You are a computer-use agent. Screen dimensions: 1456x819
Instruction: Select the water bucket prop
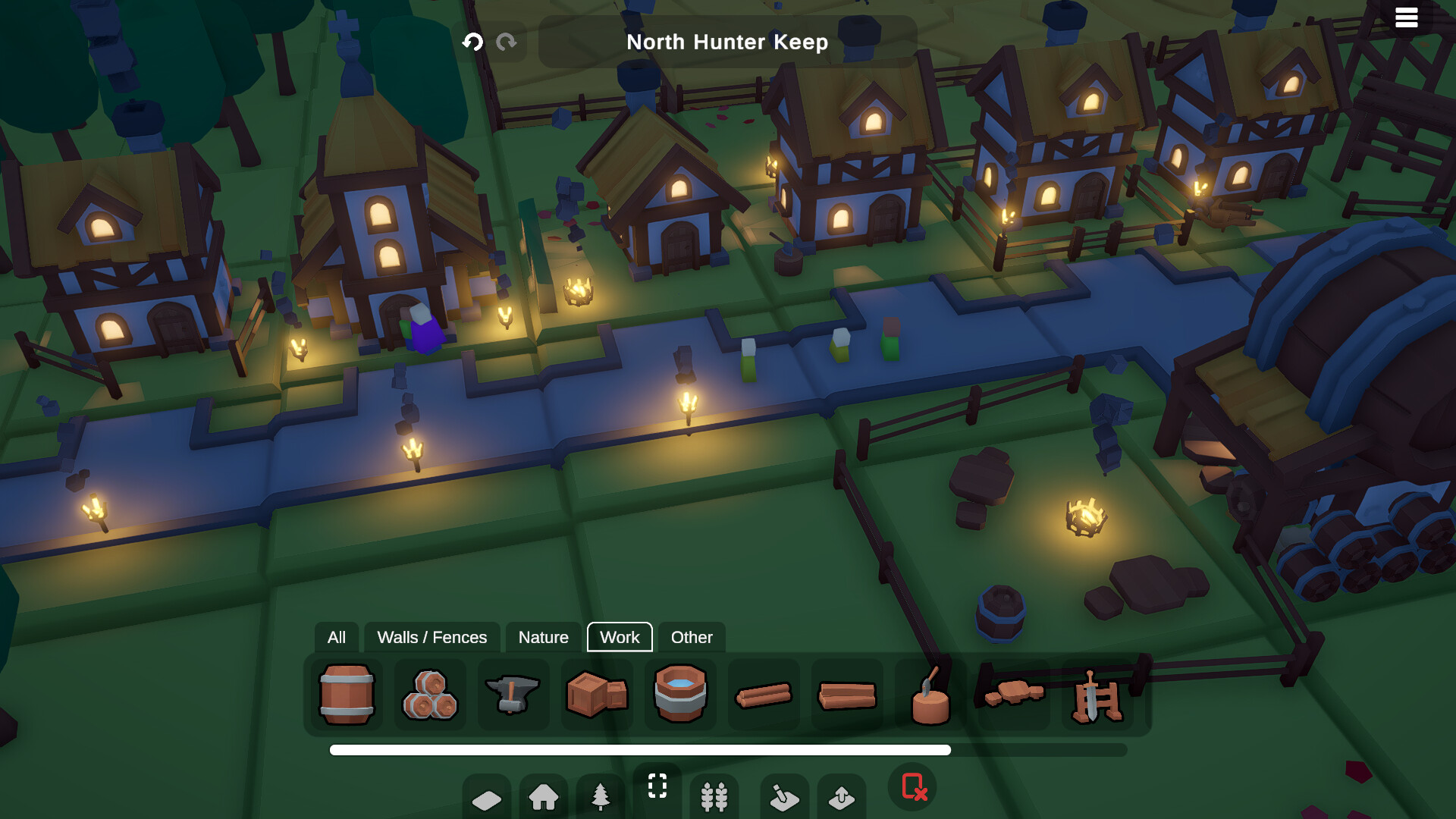[679, 695]
